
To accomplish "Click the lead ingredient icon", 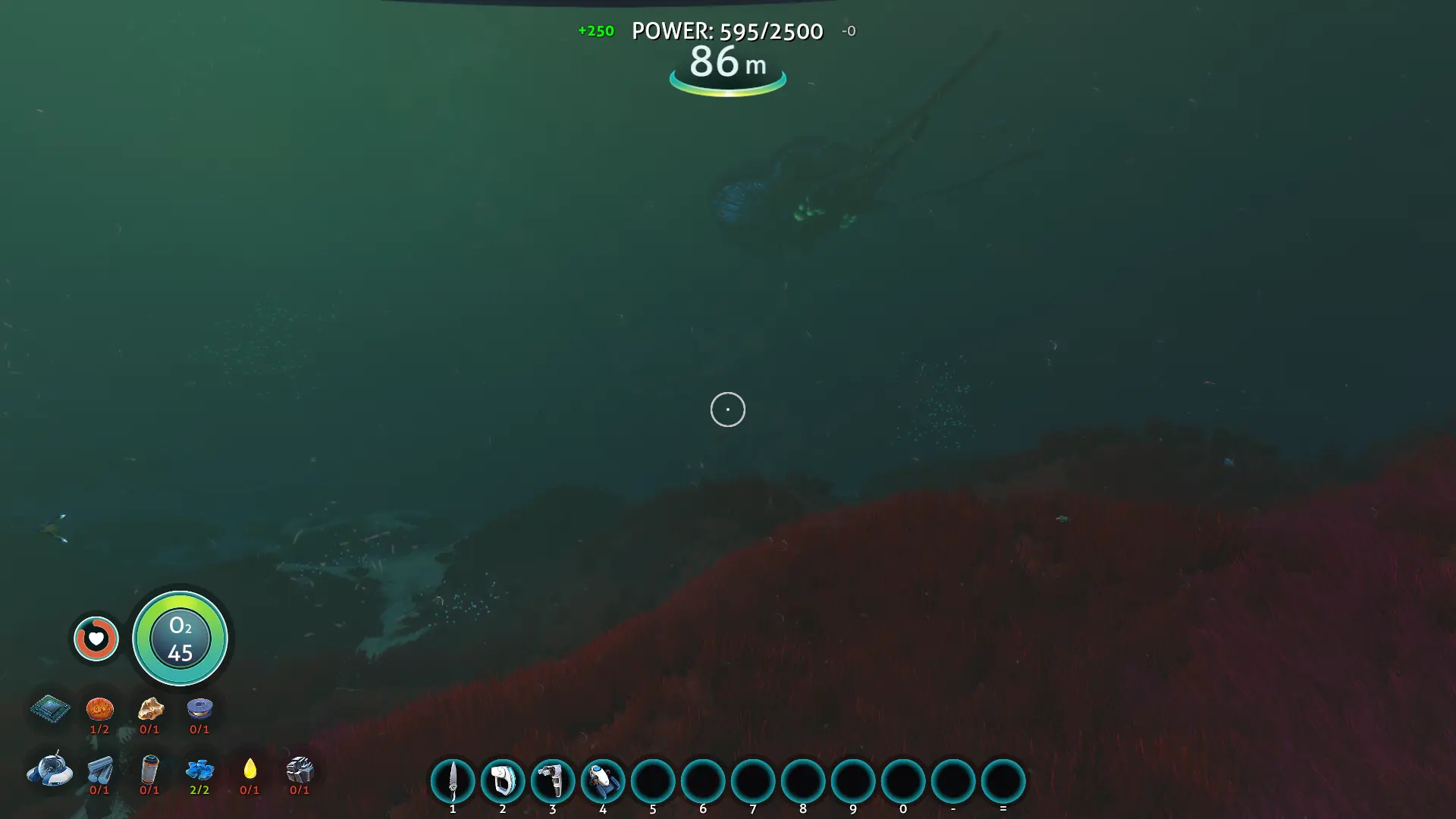I will (300, 770).
